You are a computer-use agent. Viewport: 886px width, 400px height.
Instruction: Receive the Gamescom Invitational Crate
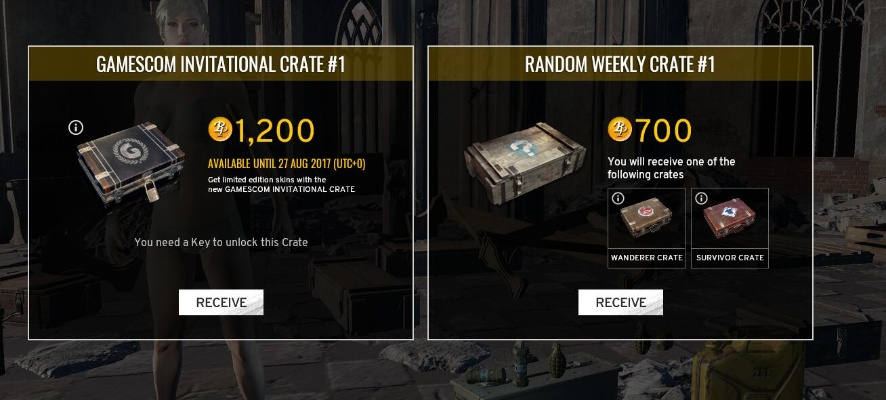pyautogui.click(x=220, y=302)
